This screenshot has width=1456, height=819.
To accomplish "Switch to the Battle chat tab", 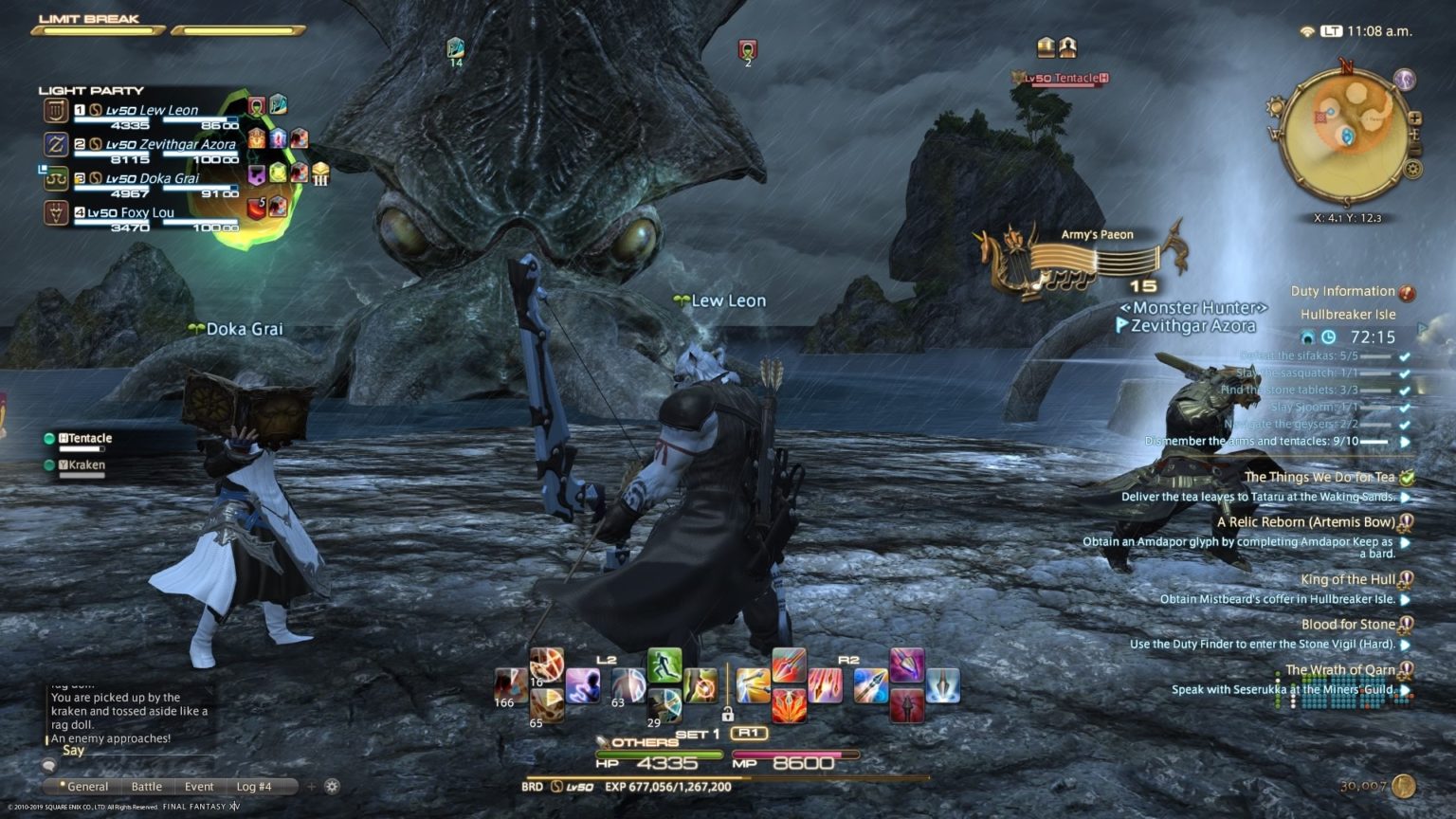I will [x=147, y=787].
